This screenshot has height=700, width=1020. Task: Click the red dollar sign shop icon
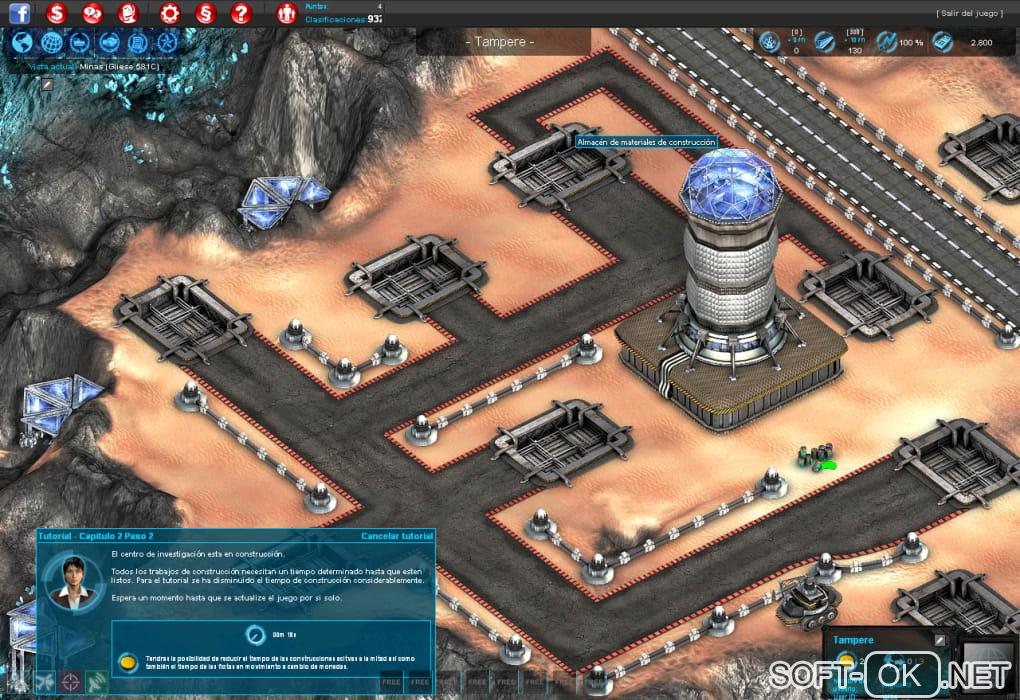click(x=57, y=14)
